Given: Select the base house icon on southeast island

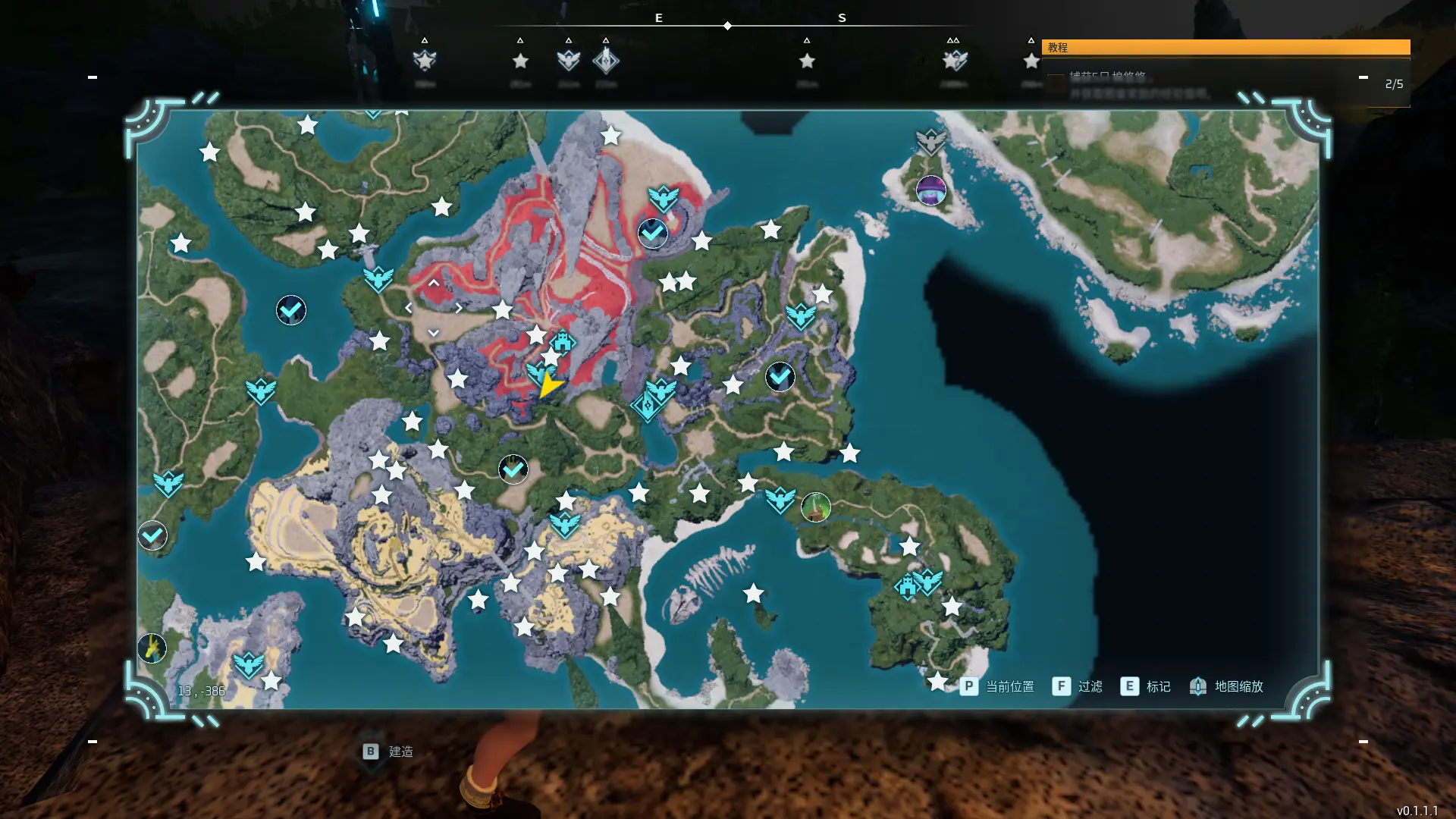Looking at the screenshot, I should coord(906,587).
